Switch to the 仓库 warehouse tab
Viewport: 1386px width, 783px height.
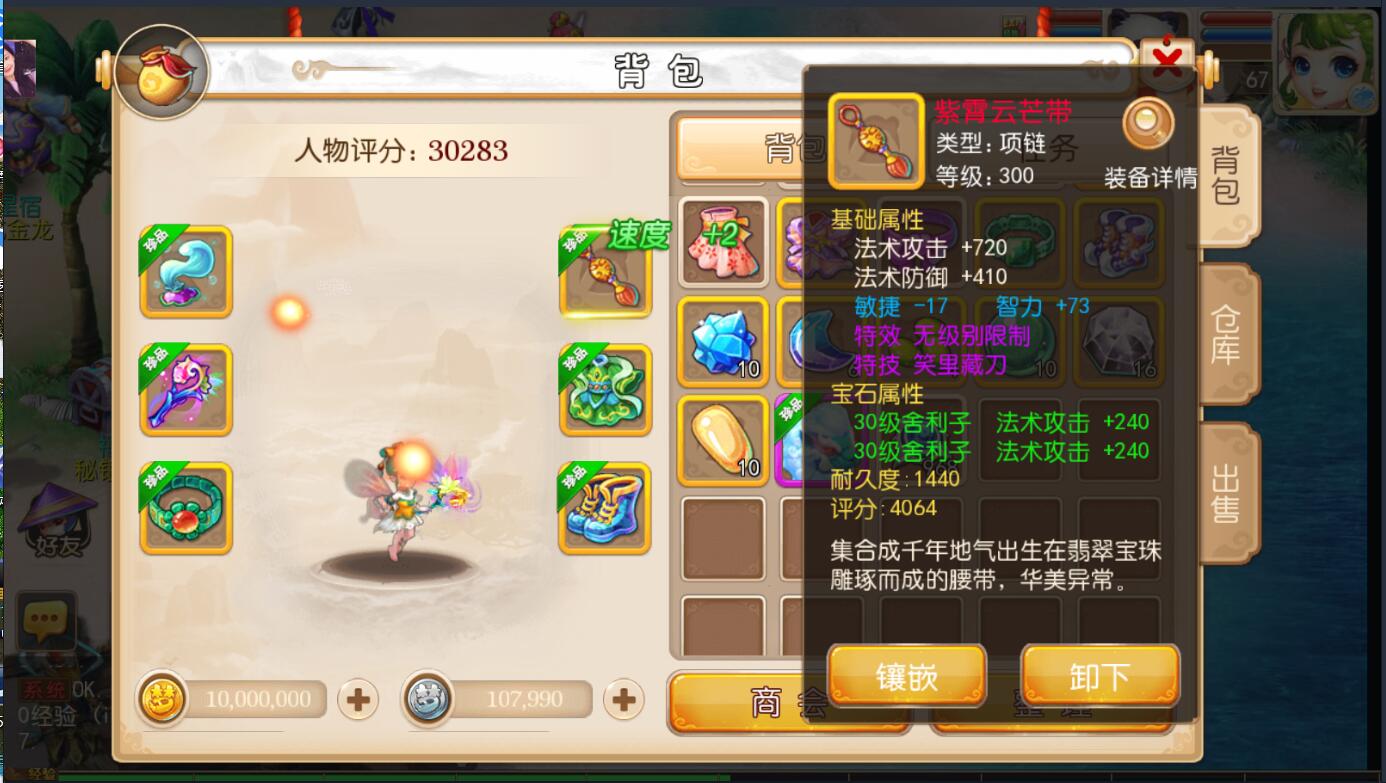point(1228,333)
